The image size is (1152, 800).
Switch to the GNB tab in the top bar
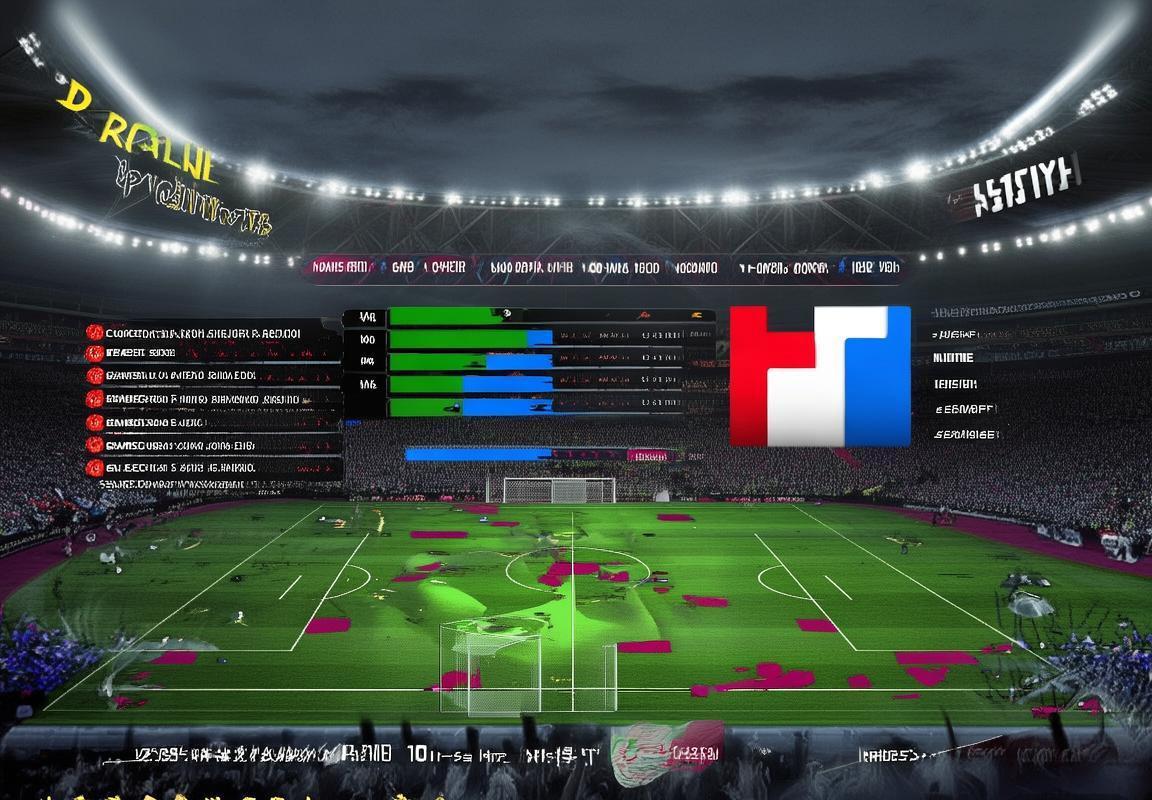tap(402, 268)
